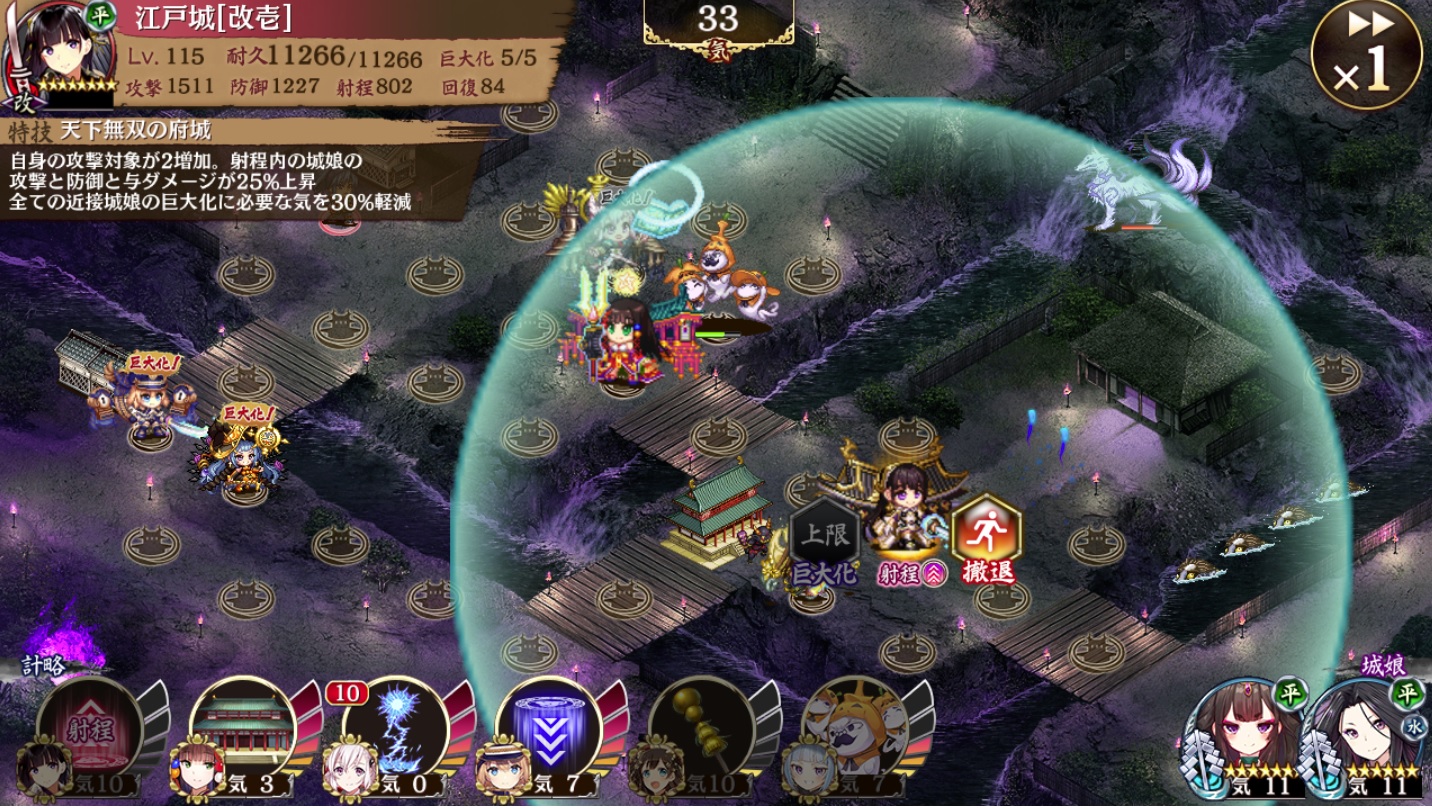Tap the 巨大化 upper-limit hexagon button
The width and height of the screenshot is (1432, 809).
824,540
